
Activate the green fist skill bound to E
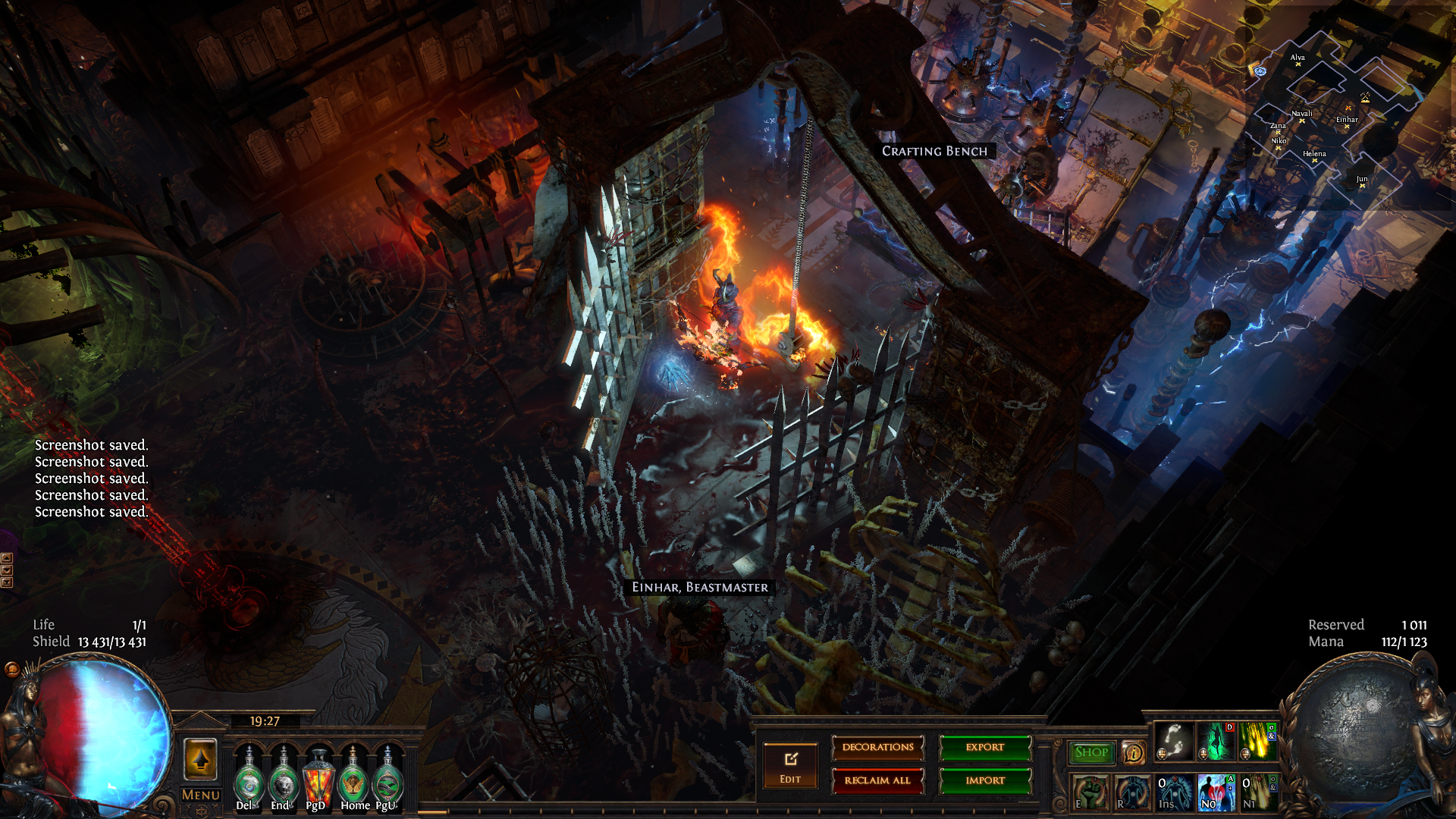point(1090,792)
